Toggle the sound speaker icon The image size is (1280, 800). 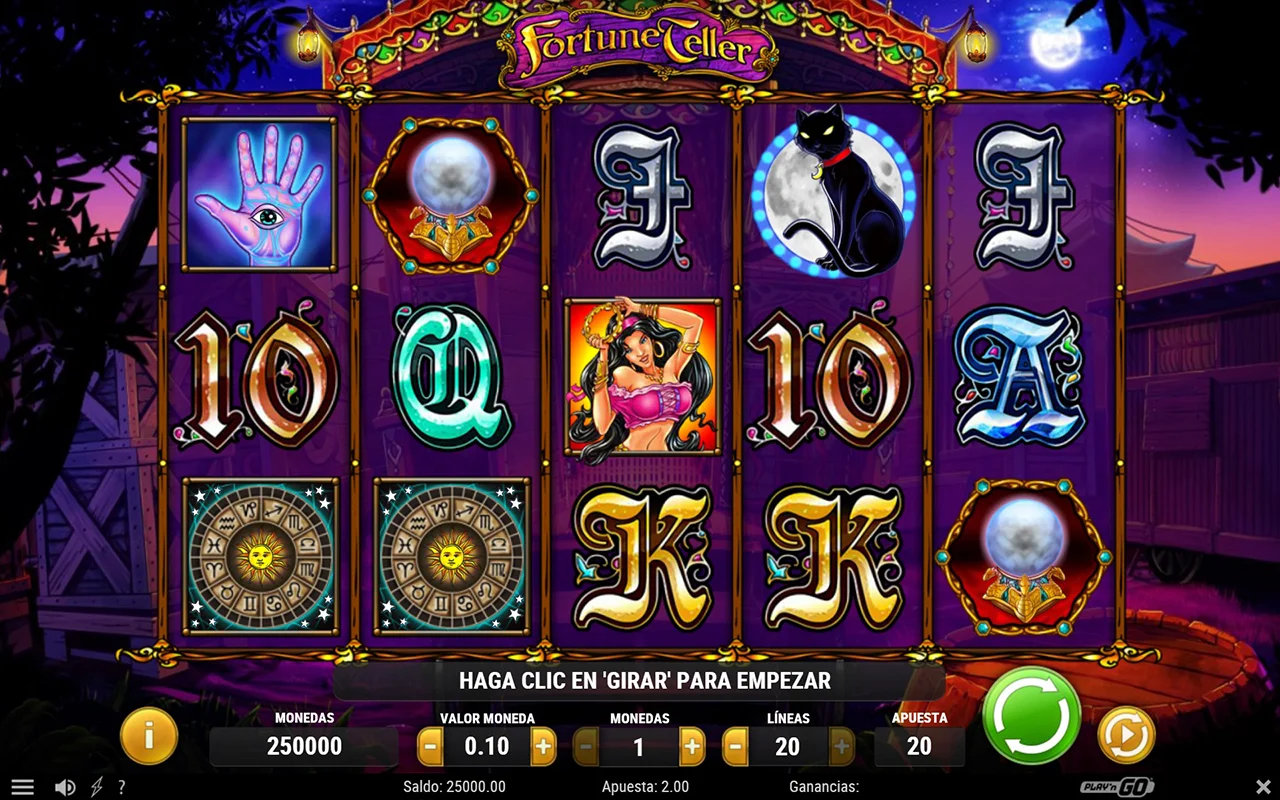65,787
